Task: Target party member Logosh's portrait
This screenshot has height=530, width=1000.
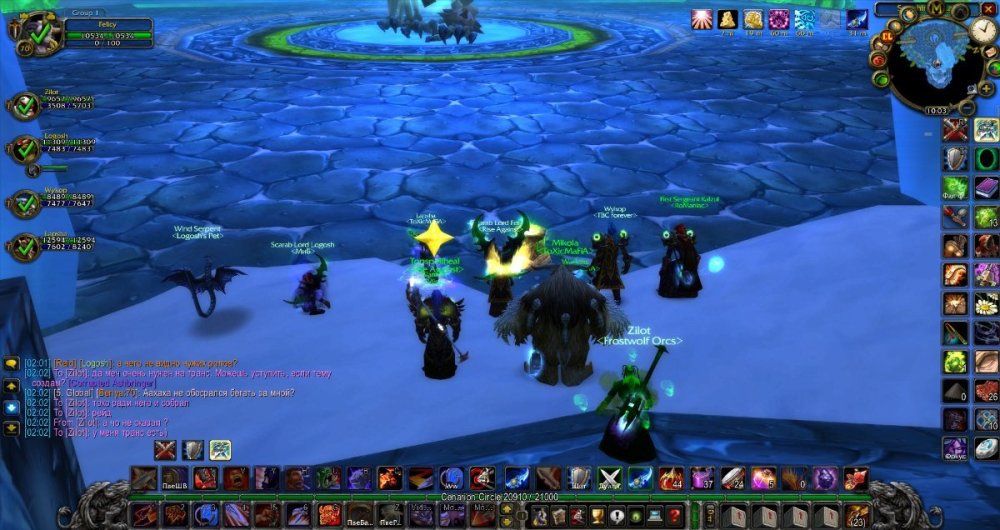Action: pos(24,149)
